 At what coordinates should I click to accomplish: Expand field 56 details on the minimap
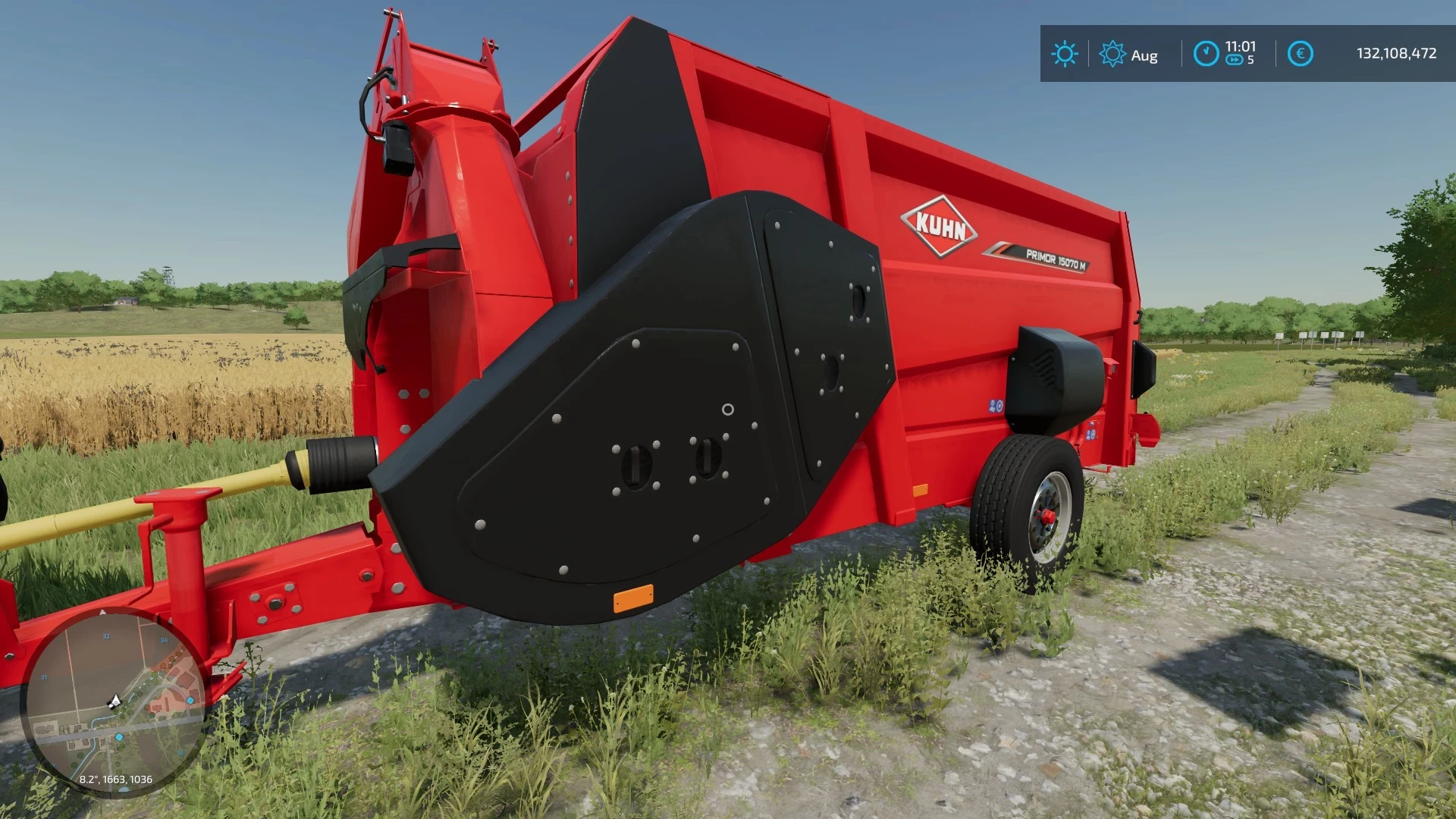pyautogui.click(x=180, y=752)
